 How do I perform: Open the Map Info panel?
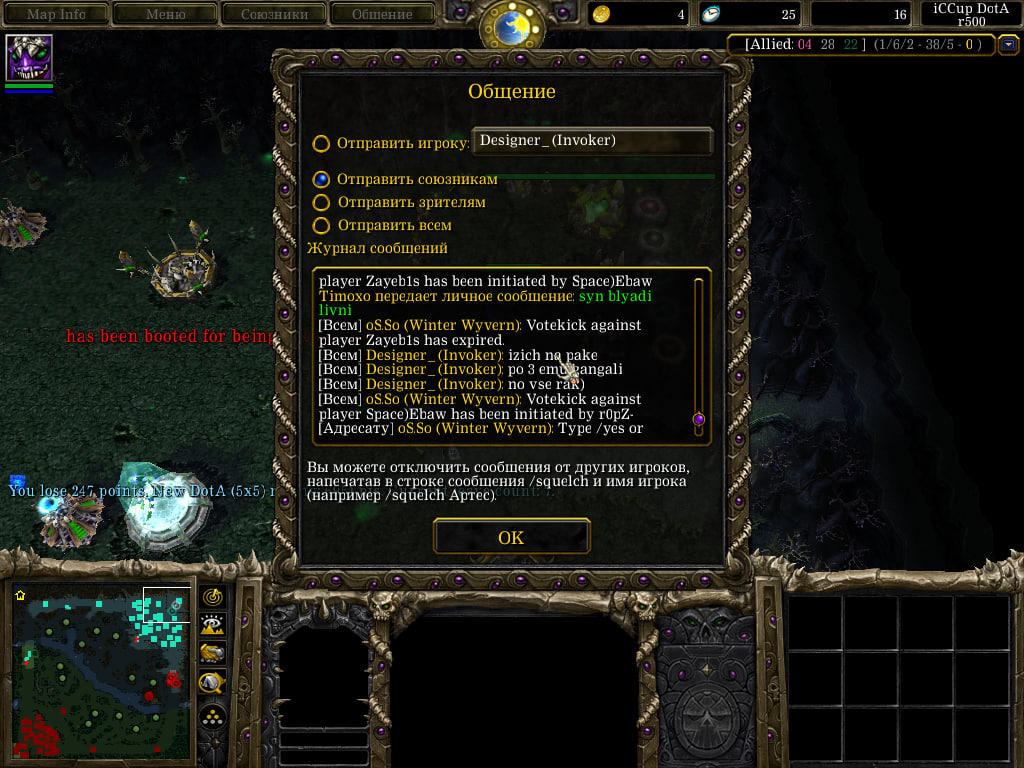click(56, 14)
